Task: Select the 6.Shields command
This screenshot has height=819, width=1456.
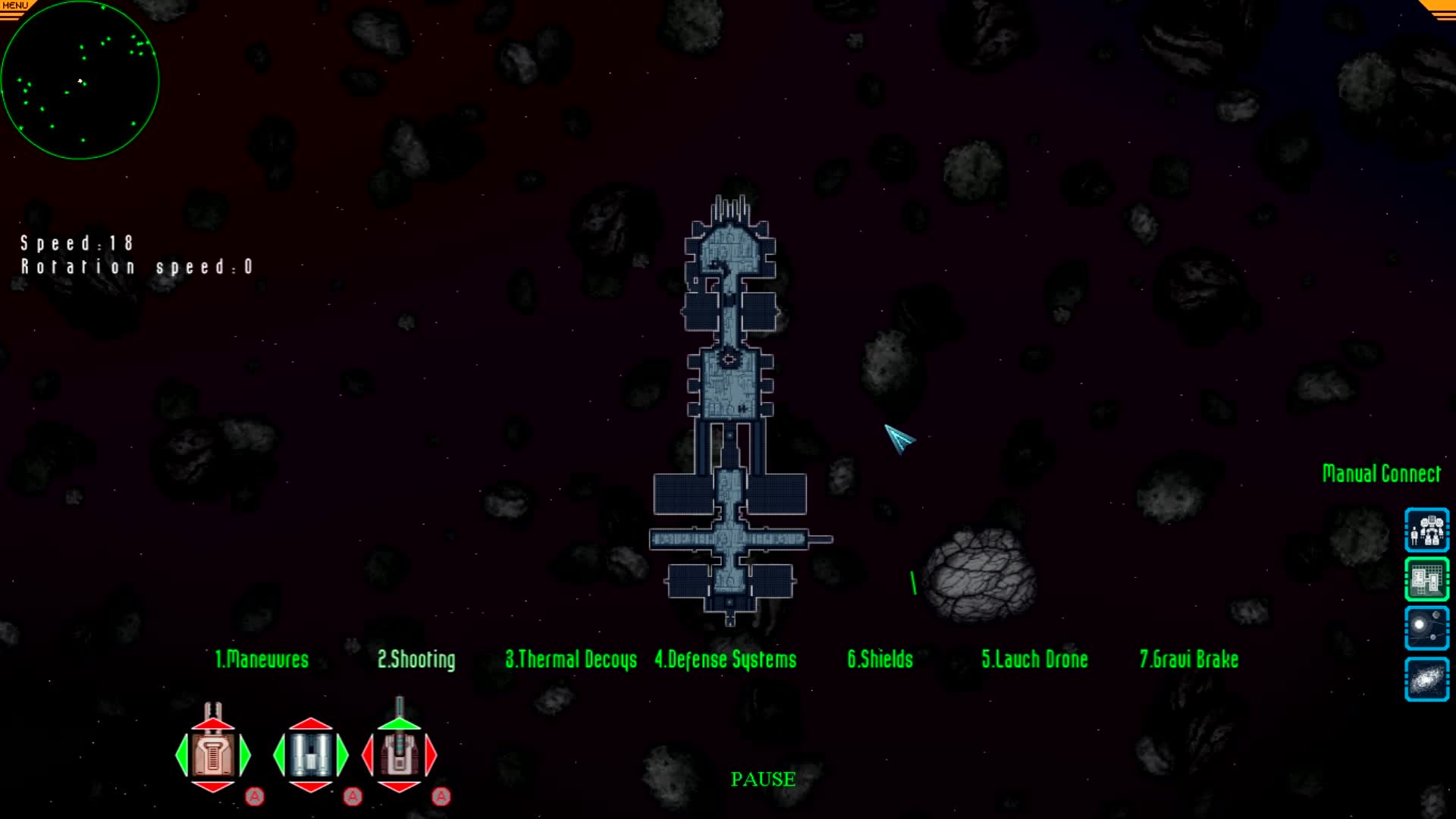Action: pyautogui.click(x=880, y=660)
